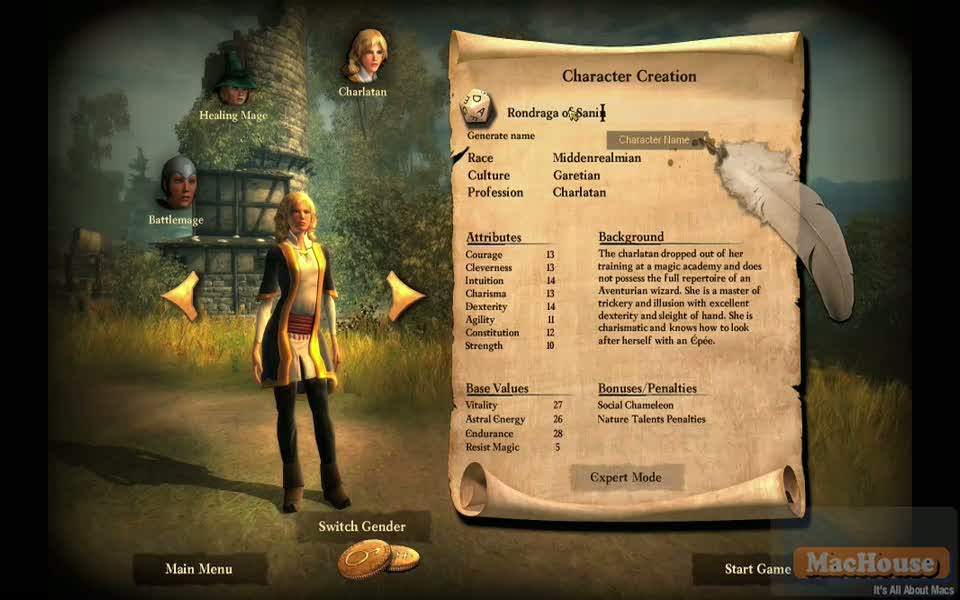Pick the Battlemage portrait
The image size is (960, 600).
tap(178, 182)
